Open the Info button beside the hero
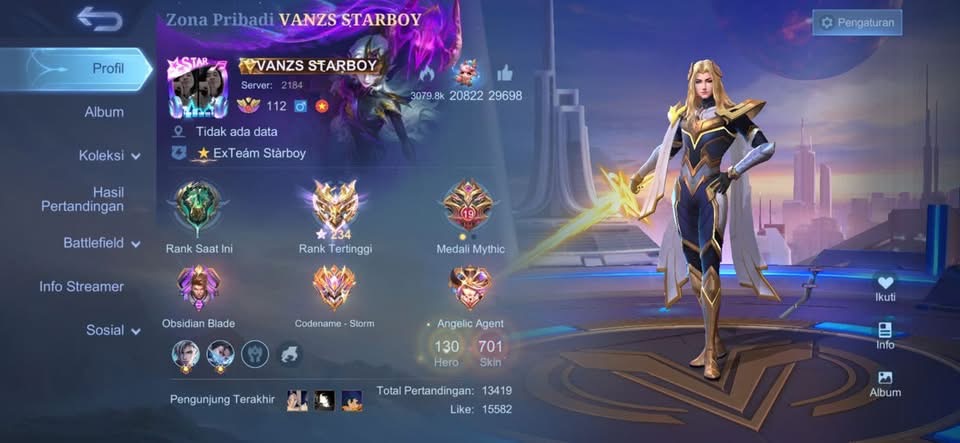 pos(885,335)
